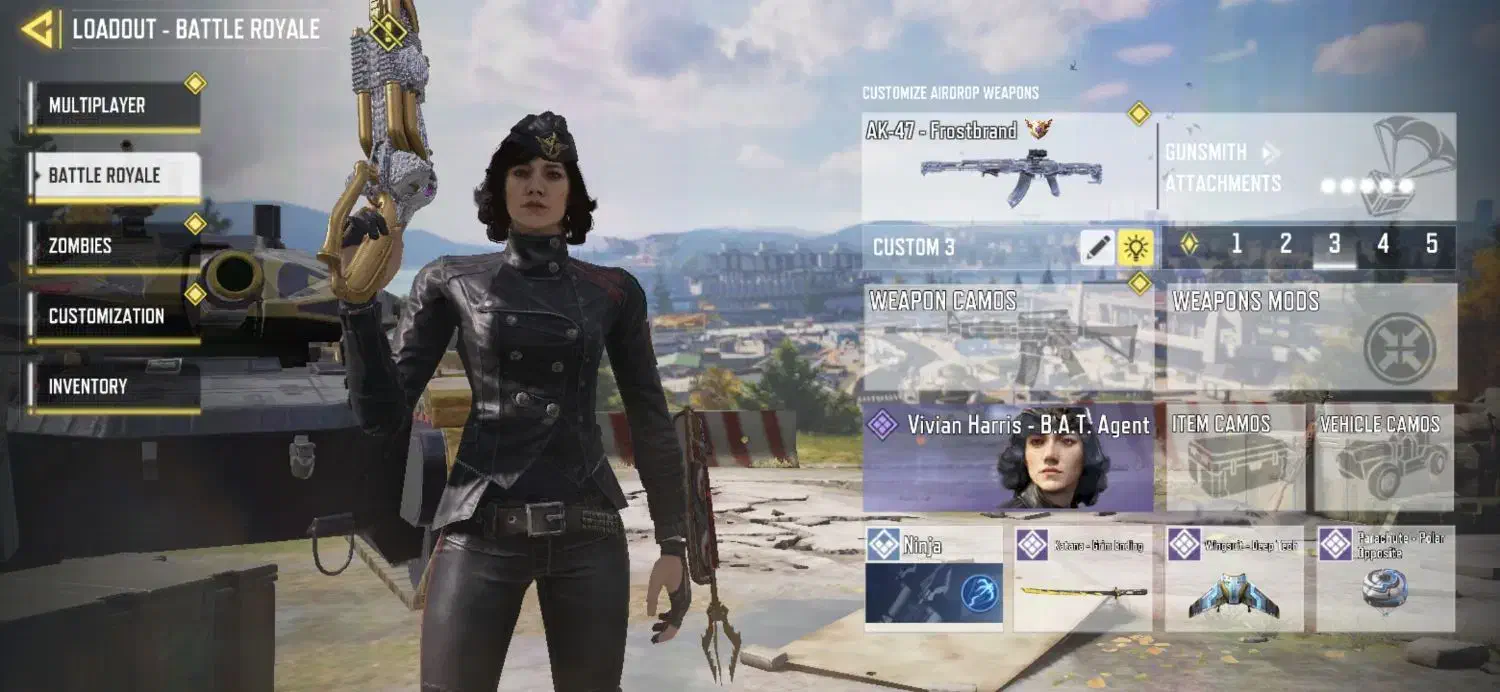This screenshot has height=692, width=1500.
Task: Open the Weapon Camos panel
Action: [1008, 338]
